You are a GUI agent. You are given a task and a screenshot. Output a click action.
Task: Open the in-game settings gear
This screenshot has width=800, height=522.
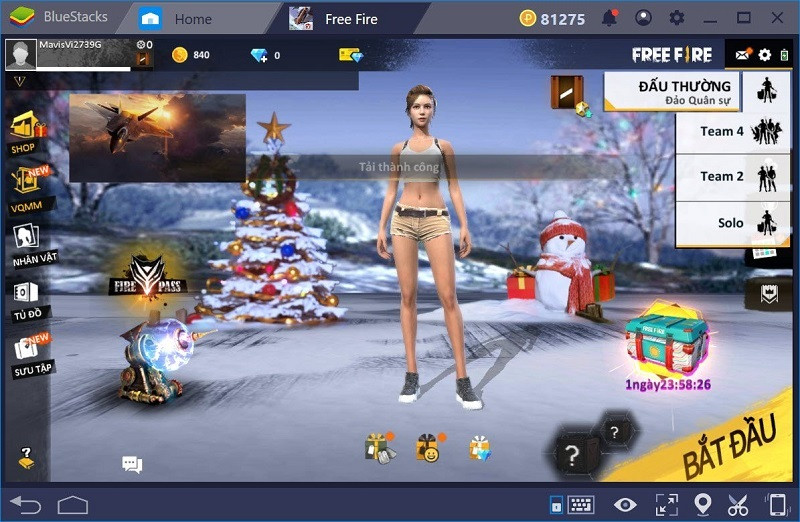click(765, 55)
